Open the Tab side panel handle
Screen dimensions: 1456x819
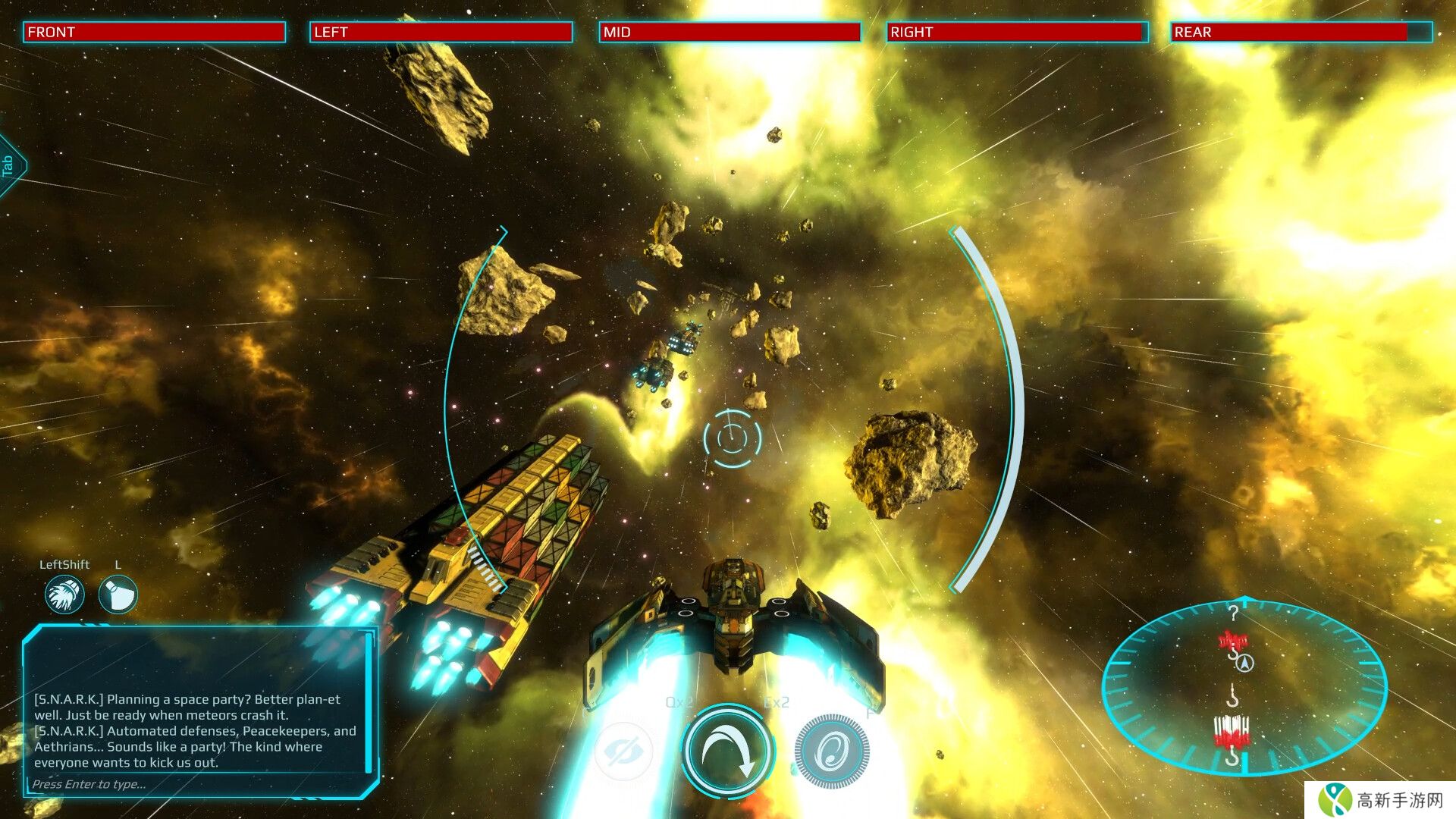(x=10, y=165)
